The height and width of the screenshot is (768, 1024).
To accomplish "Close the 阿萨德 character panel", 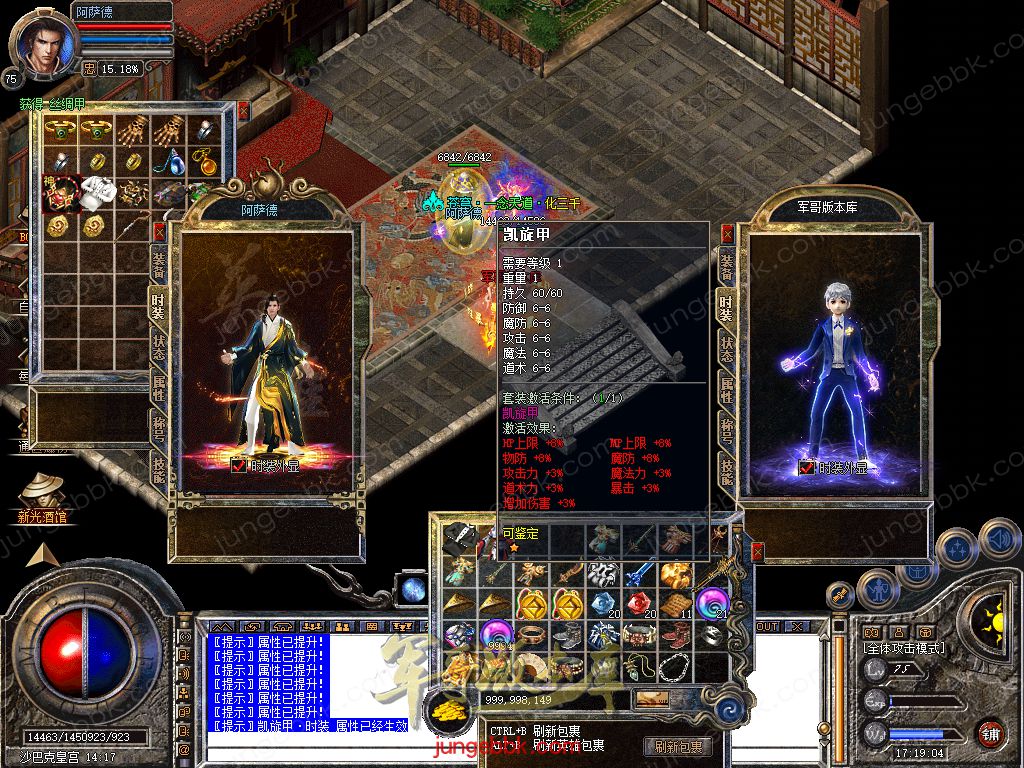I will click(x=159, y=232).
